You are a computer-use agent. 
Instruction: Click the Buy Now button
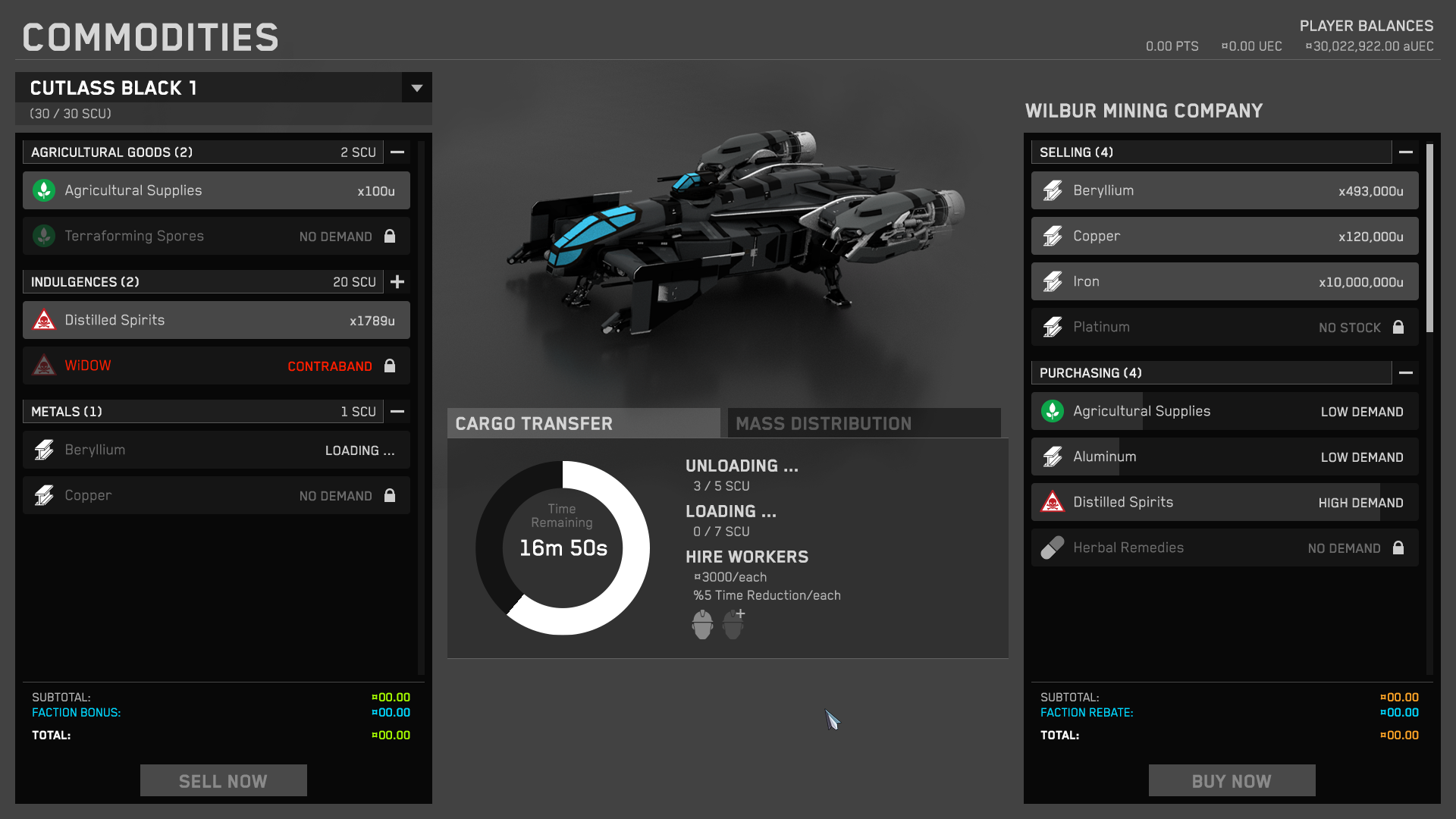(x=1232, y=781)
